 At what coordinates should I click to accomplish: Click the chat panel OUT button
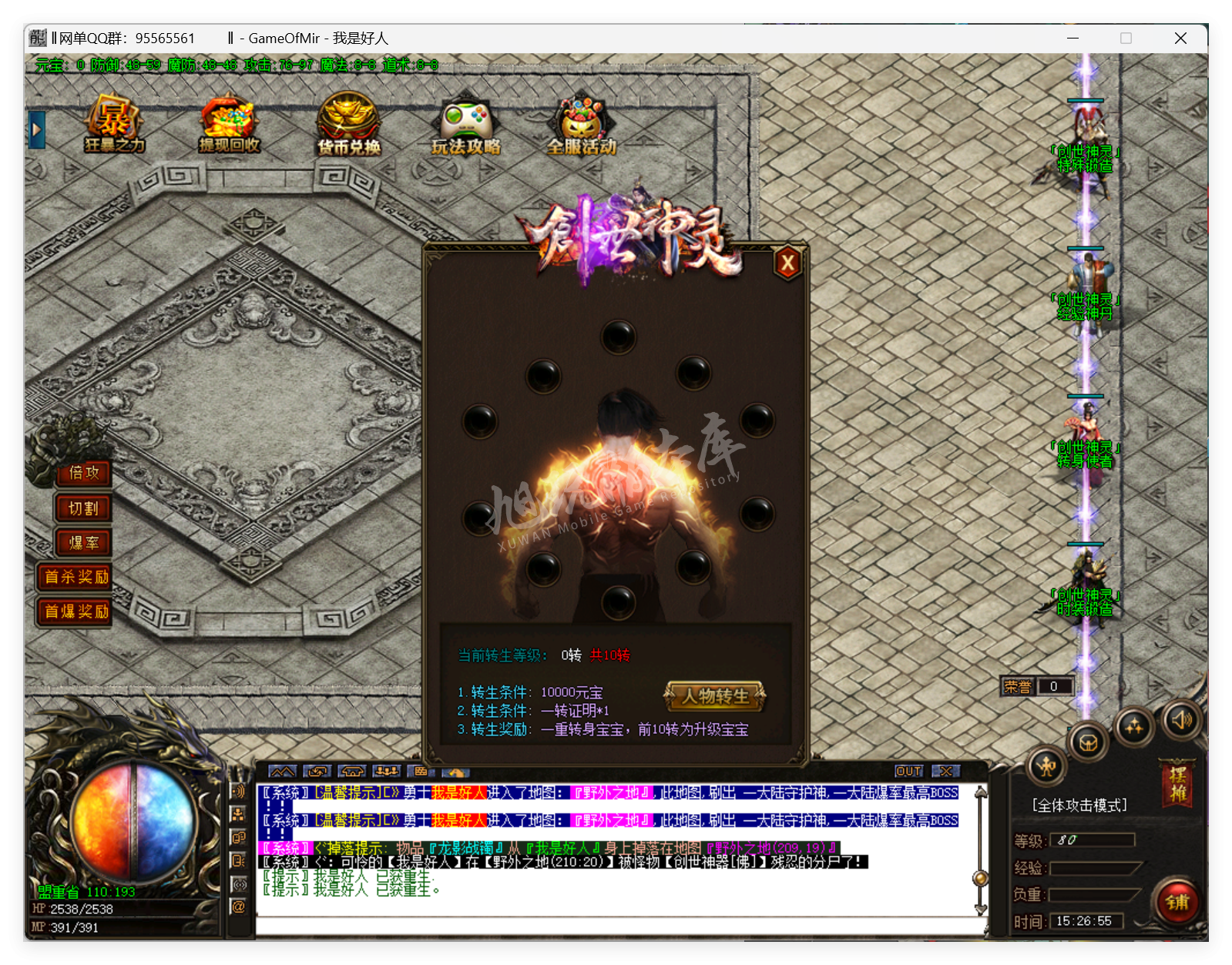[908, 771]
